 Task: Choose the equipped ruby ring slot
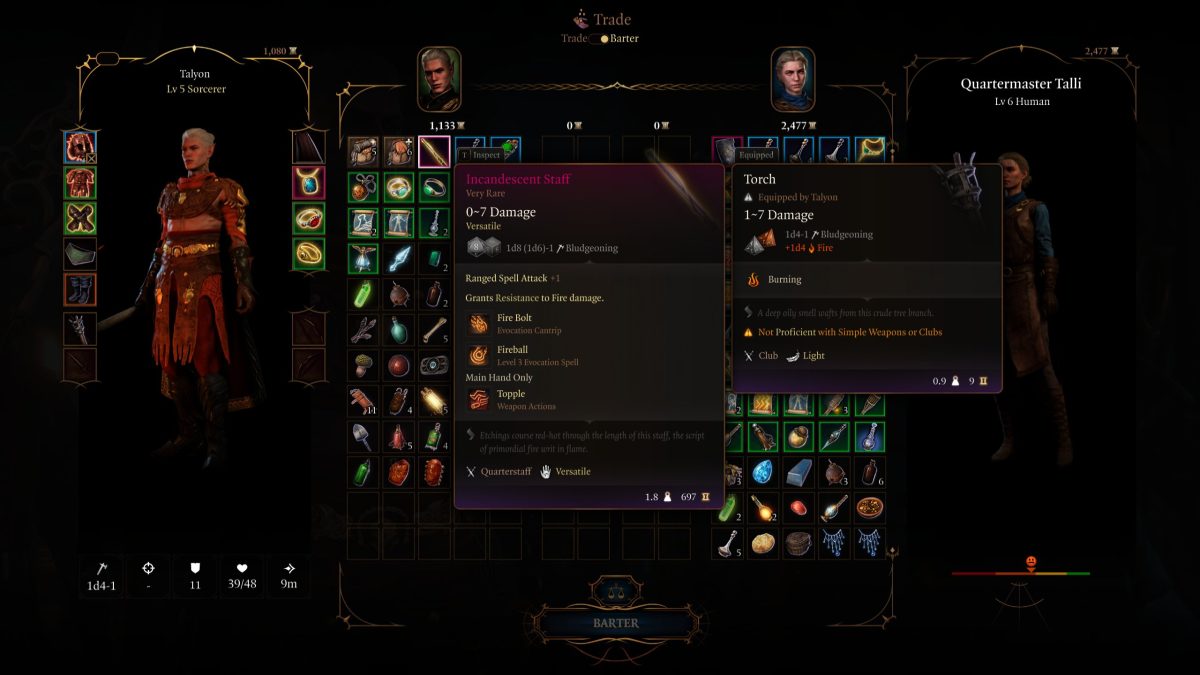(x=309, y=218)
